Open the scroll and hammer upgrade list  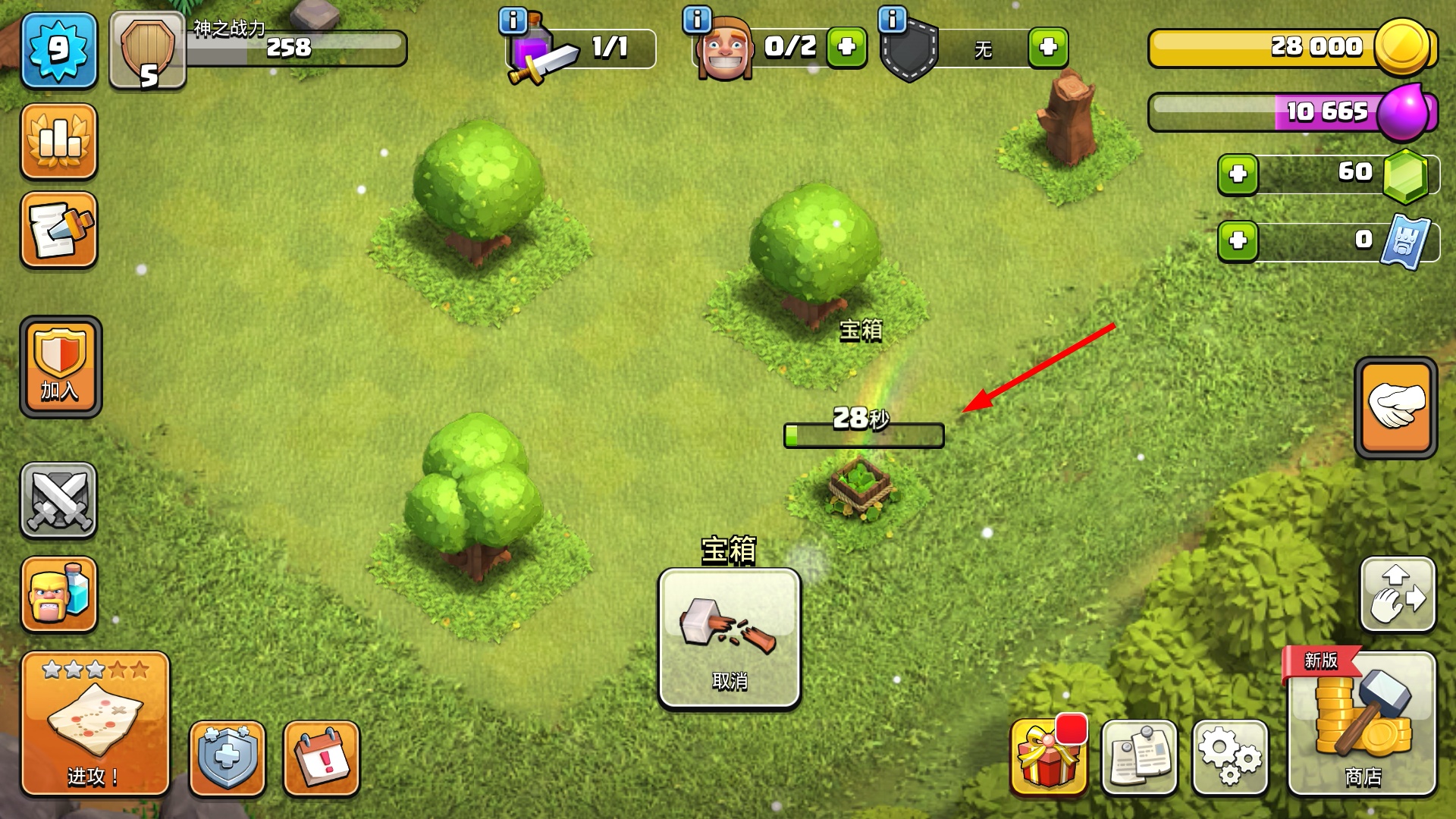pos(58,231)
